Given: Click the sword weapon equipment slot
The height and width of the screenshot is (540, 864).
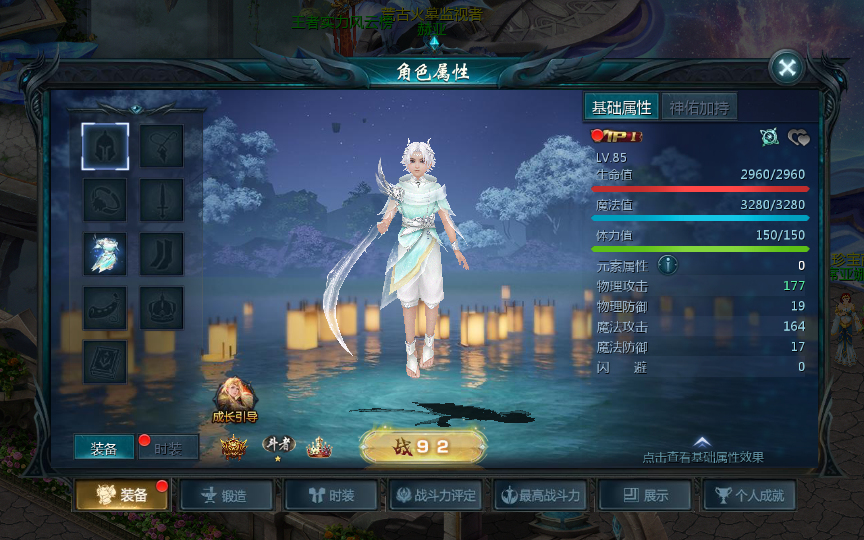Looking at the screenshot, I should (161, 200).
